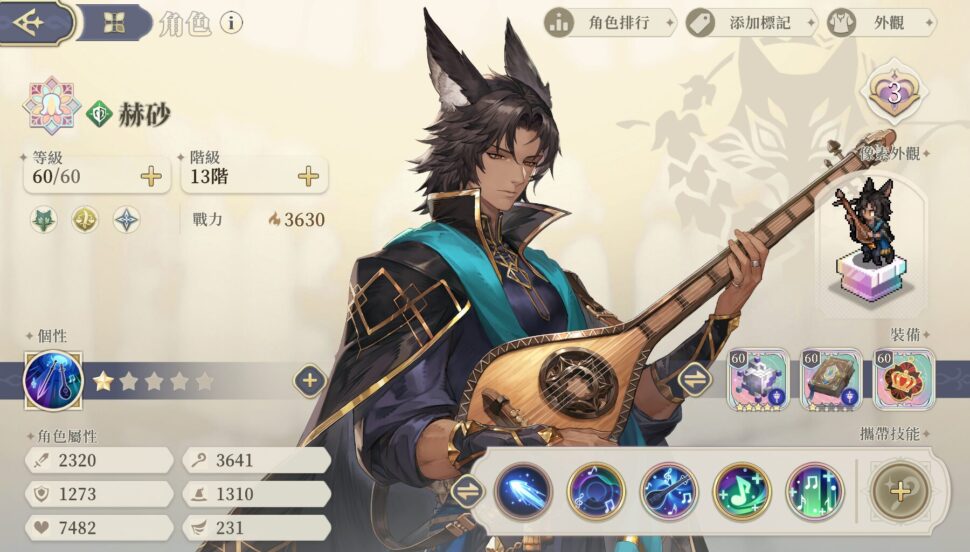This screenshot has height=552, width=970.
Task: Swap carried skills with the arrows button
Action: click(467, 491)
